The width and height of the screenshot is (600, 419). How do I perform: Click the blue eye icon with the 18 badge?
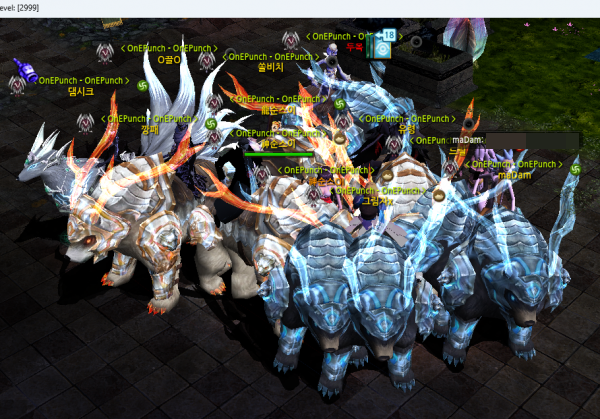tap(383, 47)
